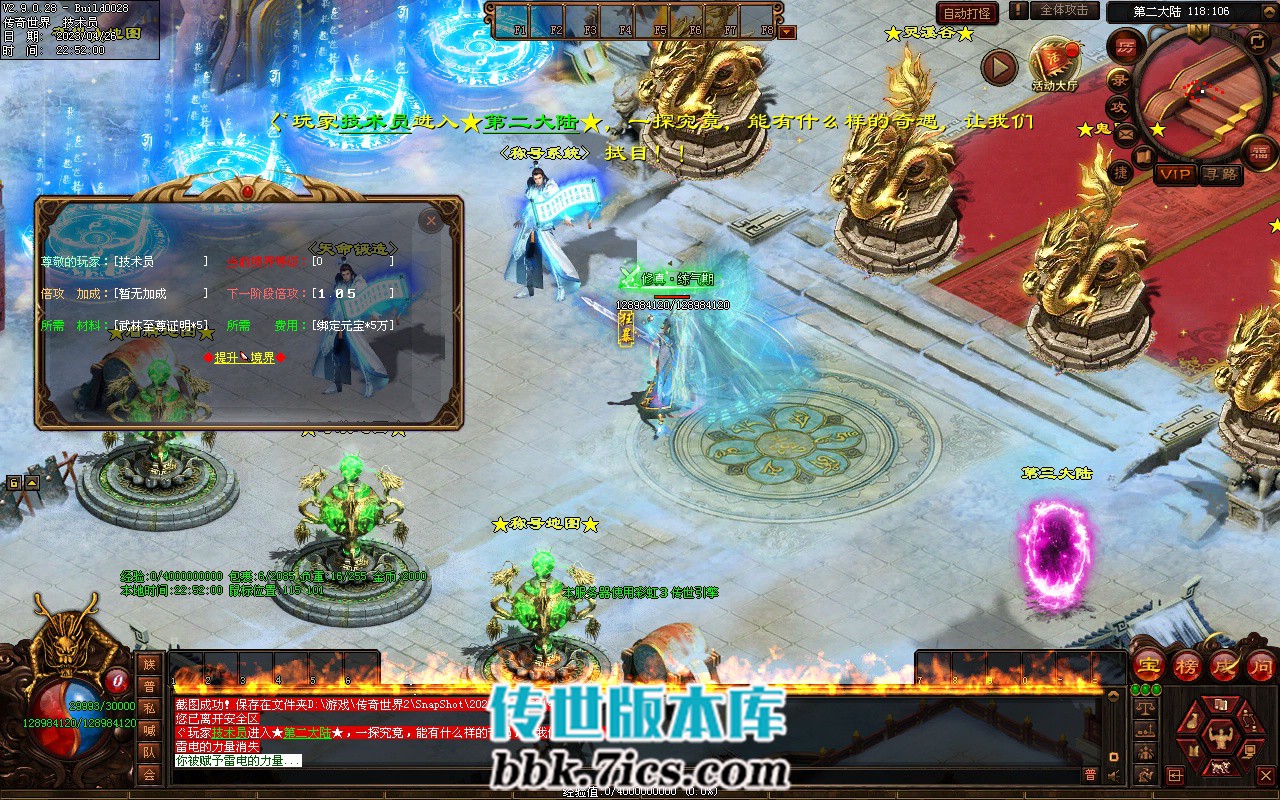The image size is (1280, 800).
Task: Click the round play arrow button
Action: [998, 67]
